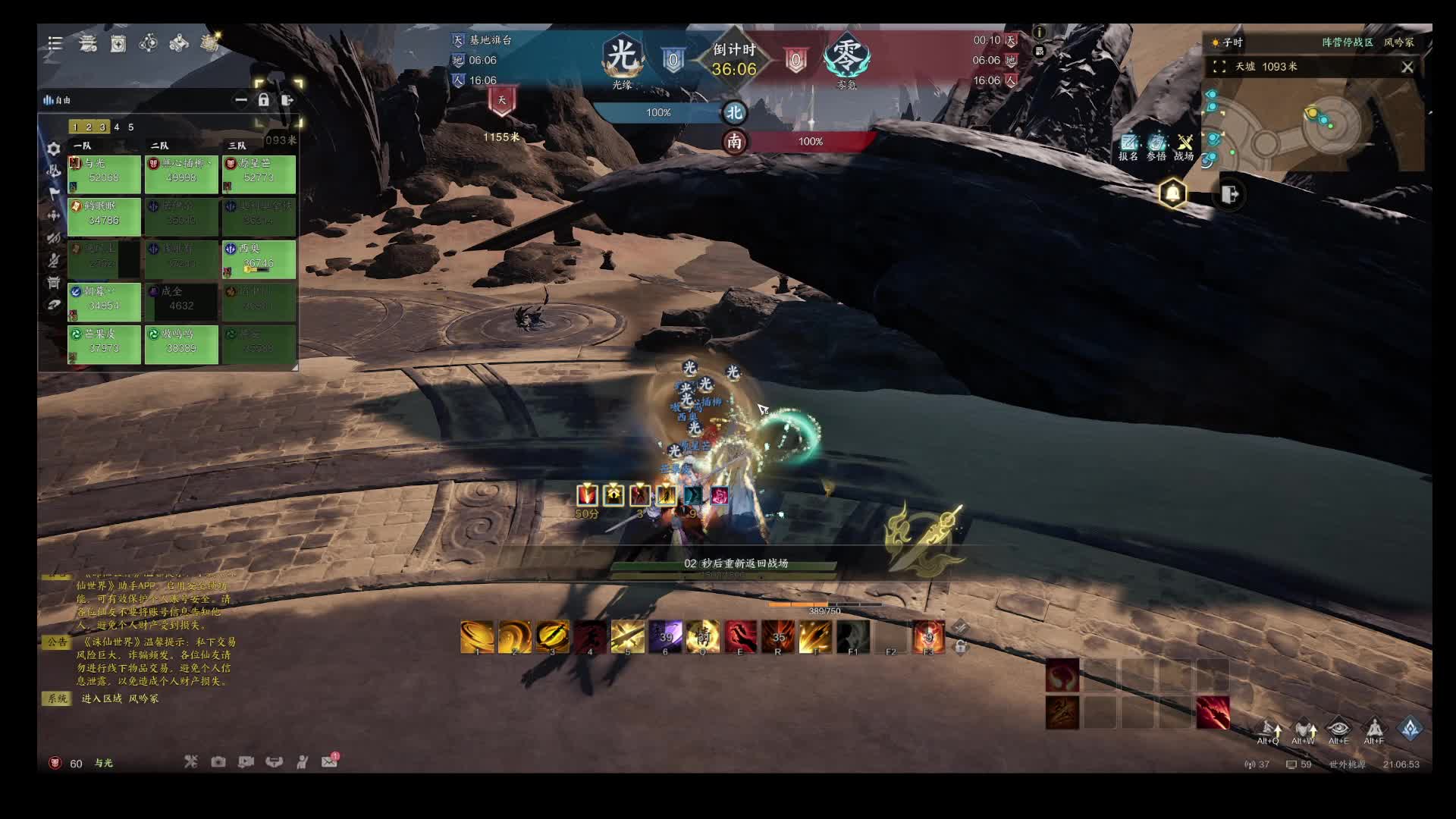Screen dimensions: 1456x819
Task: Activate the golden swirl skill in slot 1
Action: (x=477, y=637)
